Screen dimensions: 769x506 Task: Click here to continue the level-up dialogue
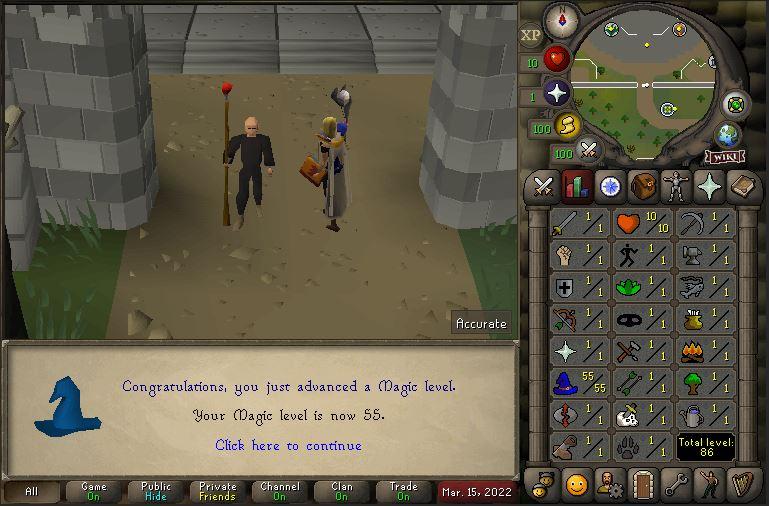(x=288, y=445)
